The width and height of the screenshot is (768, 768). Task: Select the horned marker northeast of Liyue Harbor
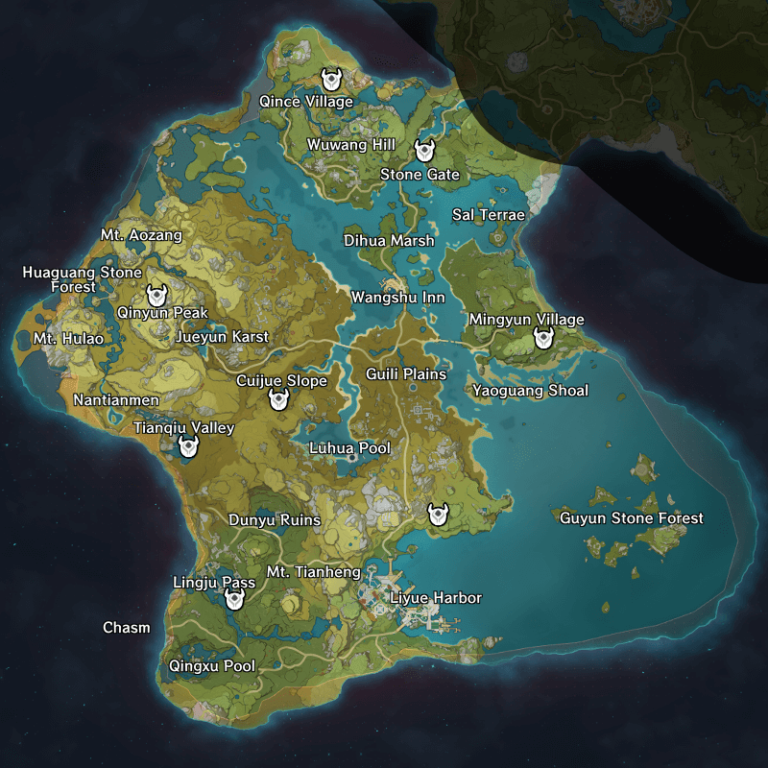click(437, 514)
